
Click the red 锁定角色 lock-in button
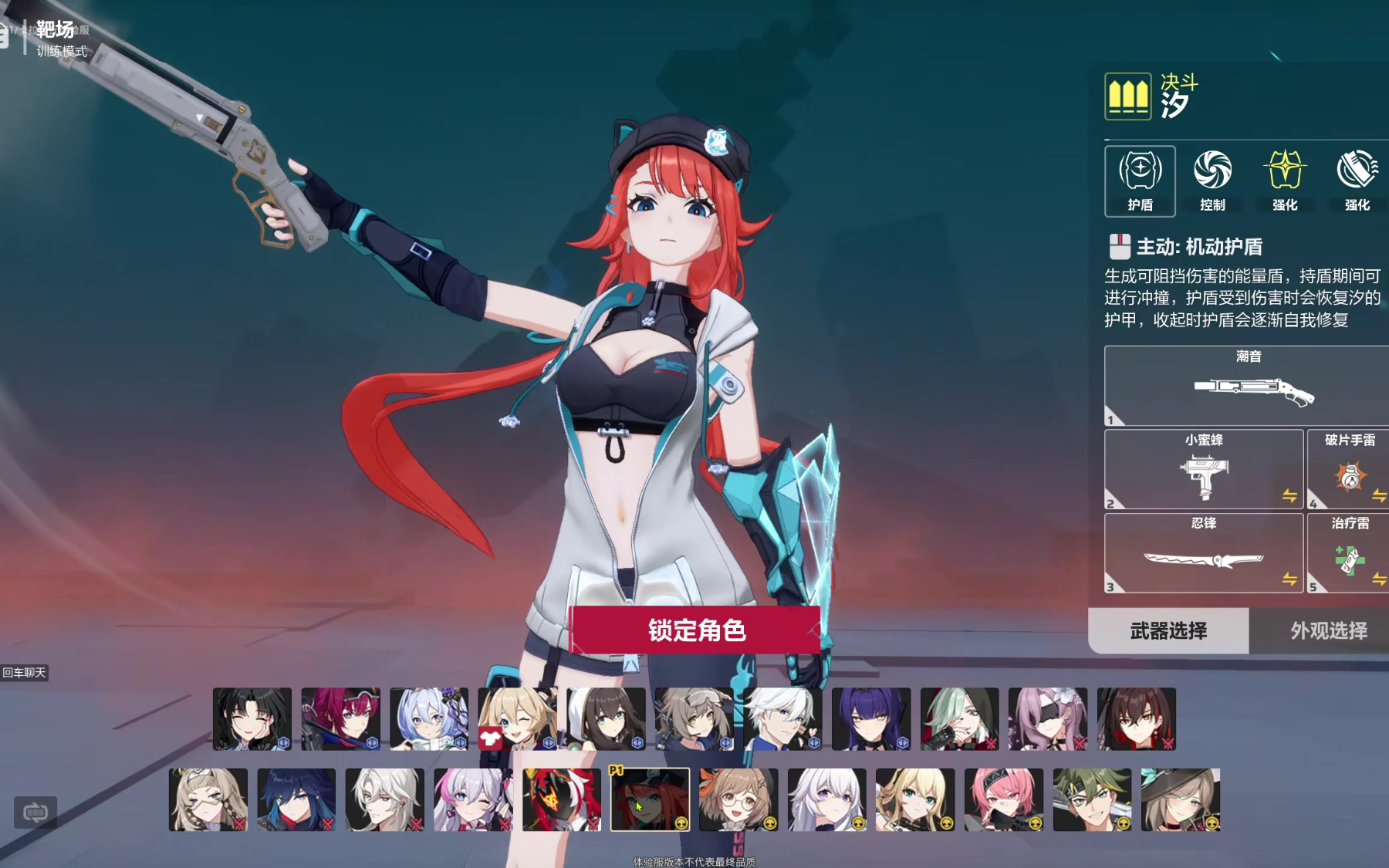(695, 630)
